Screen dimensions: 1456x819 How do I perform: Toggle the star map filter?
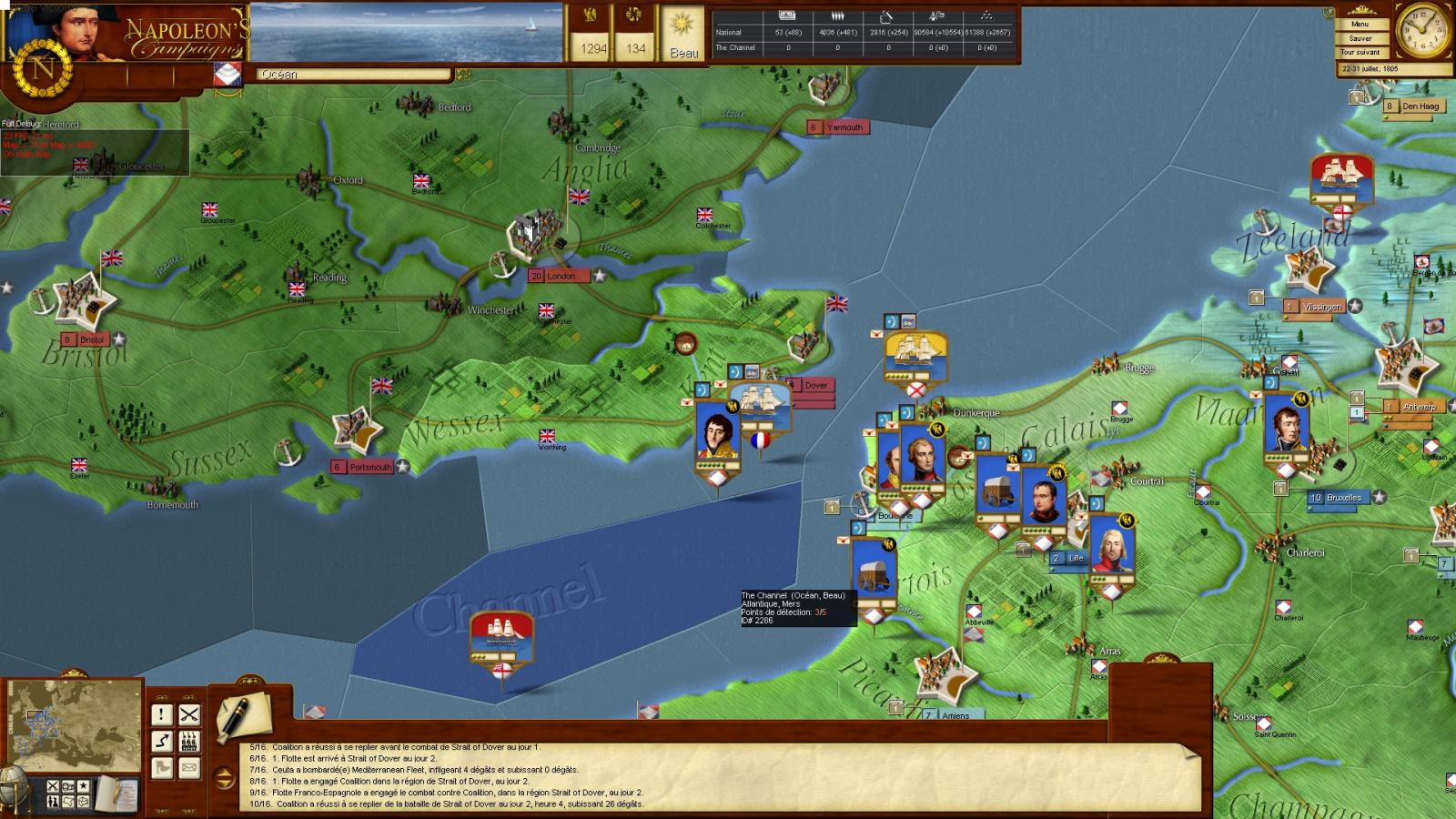pos(84,786)
